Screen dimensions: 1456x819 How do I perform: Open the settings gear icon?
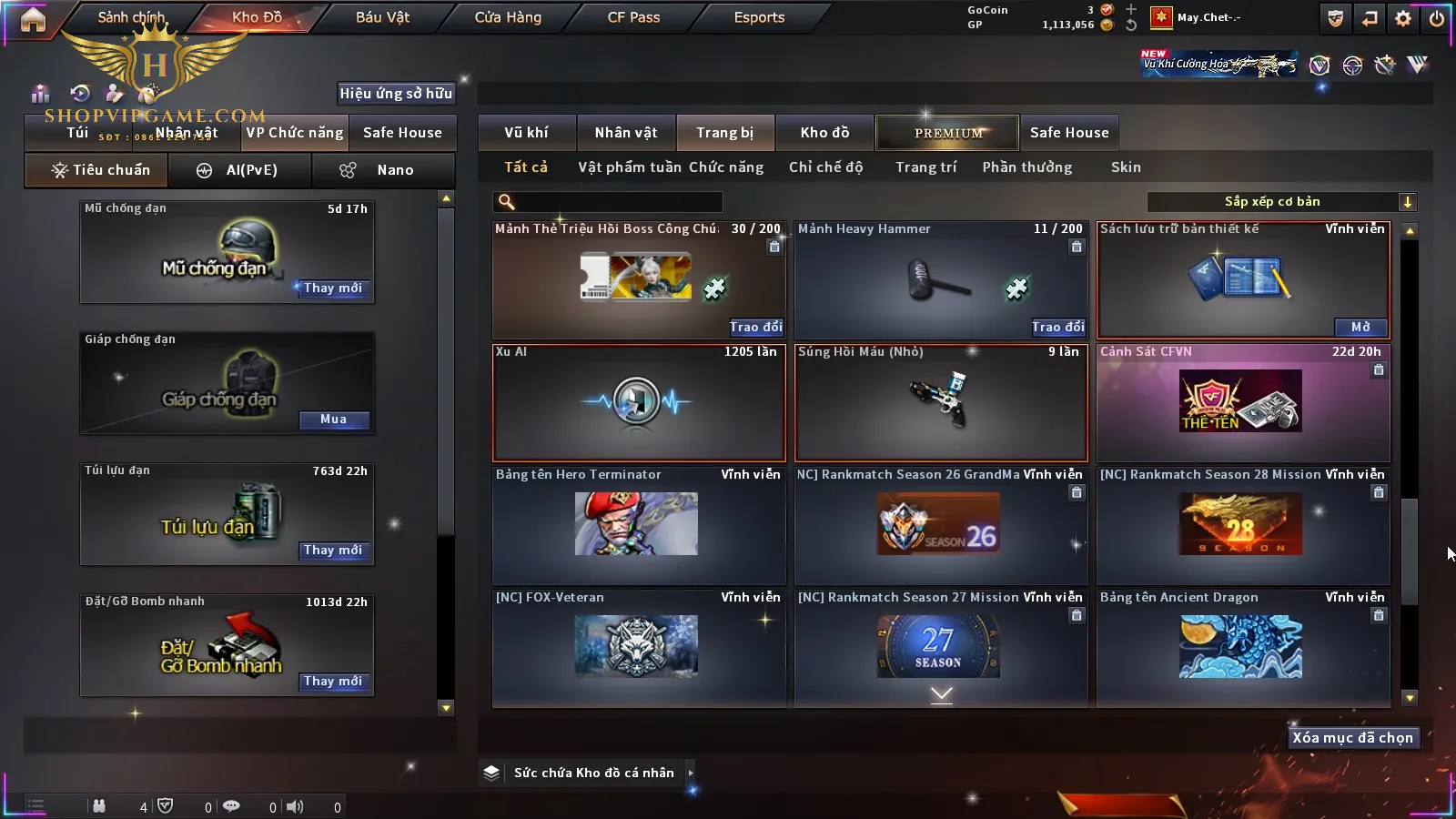pyautogui.click(x=1403, y=18)
